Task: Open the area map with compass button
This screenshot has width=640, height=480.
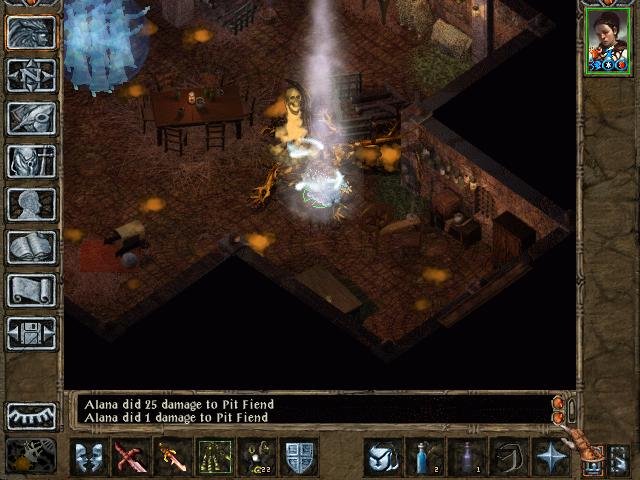Action: point(31,75)
